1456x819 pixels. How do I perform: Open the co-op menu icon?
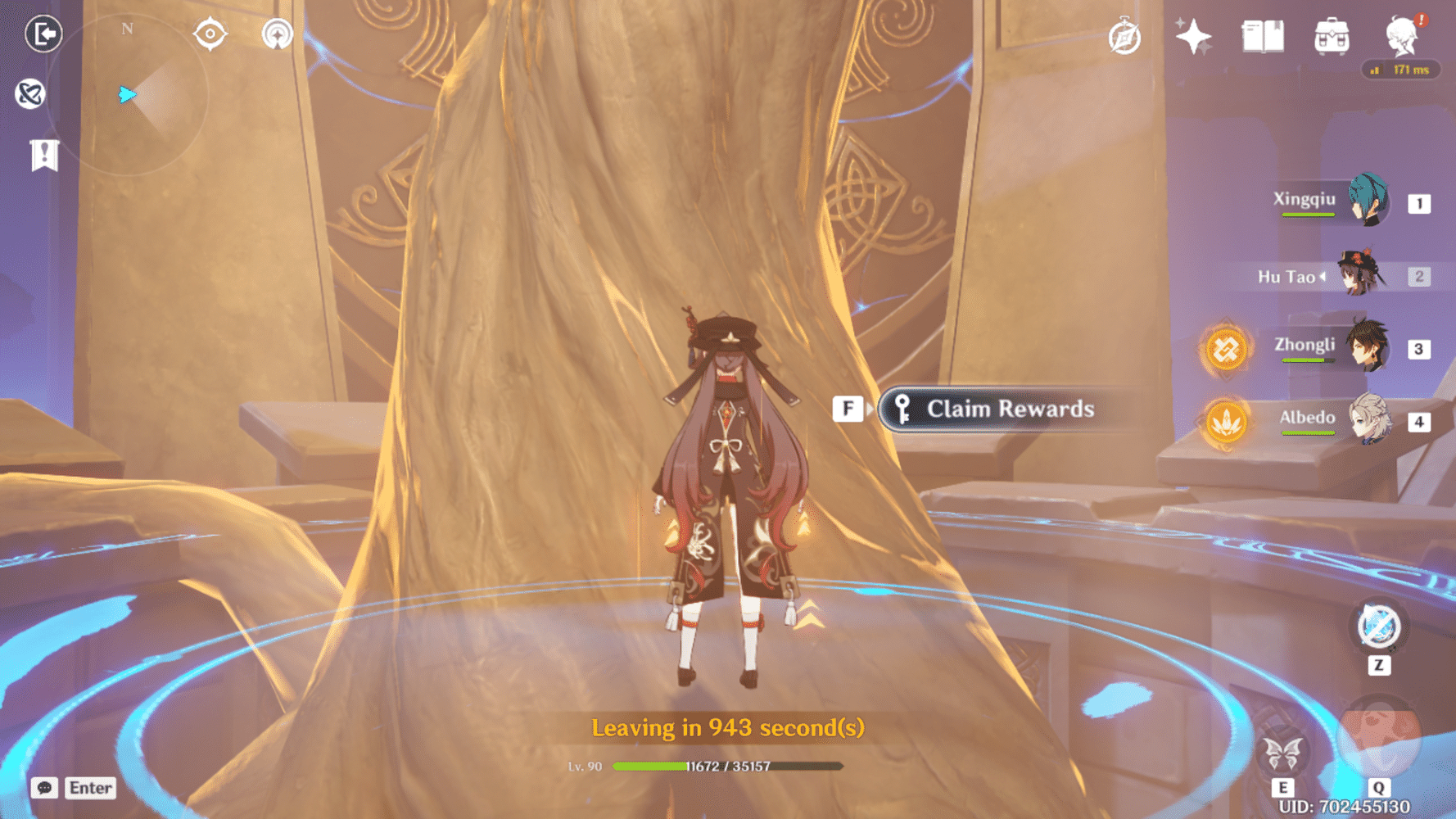[31, 94]
